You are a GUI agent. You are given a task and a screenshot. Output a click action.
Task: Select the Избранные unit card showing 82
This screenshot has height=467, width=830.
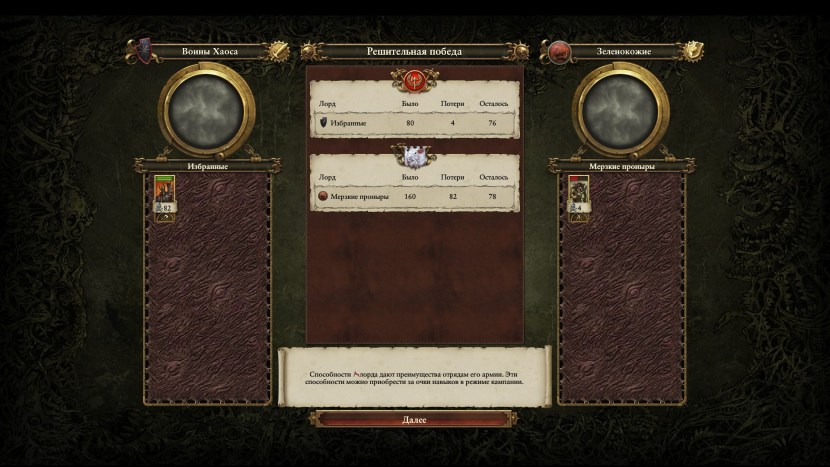163,194
